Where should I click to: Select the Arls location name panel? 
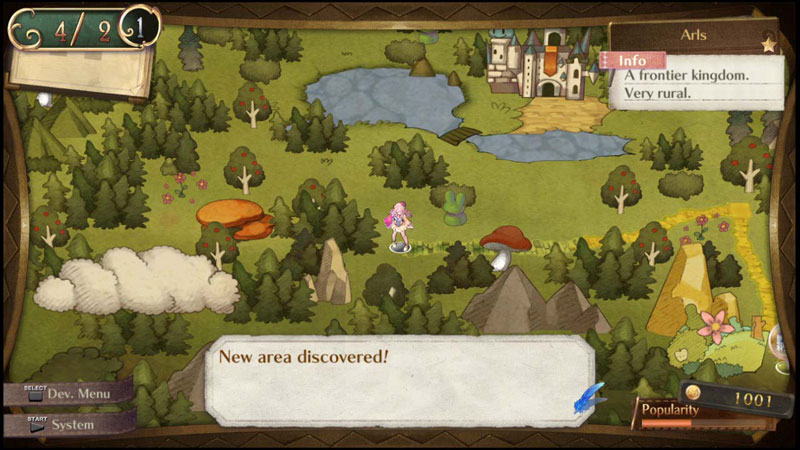694,37
